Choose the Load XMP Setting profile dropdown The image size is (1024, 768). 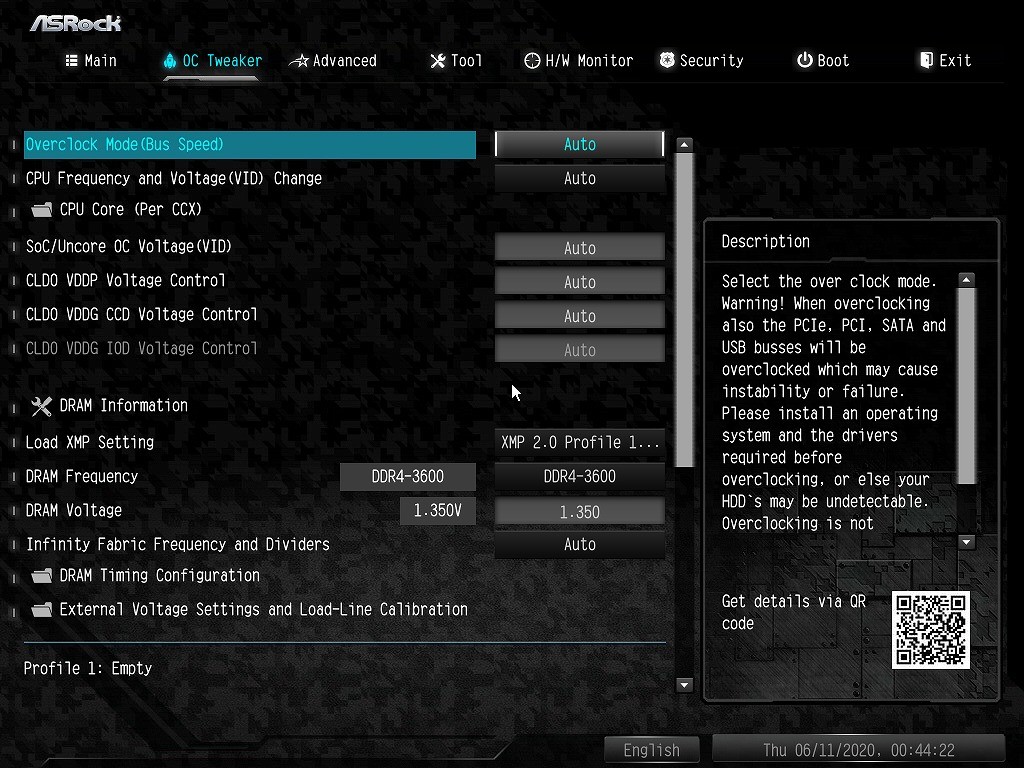tap(579, 442)
